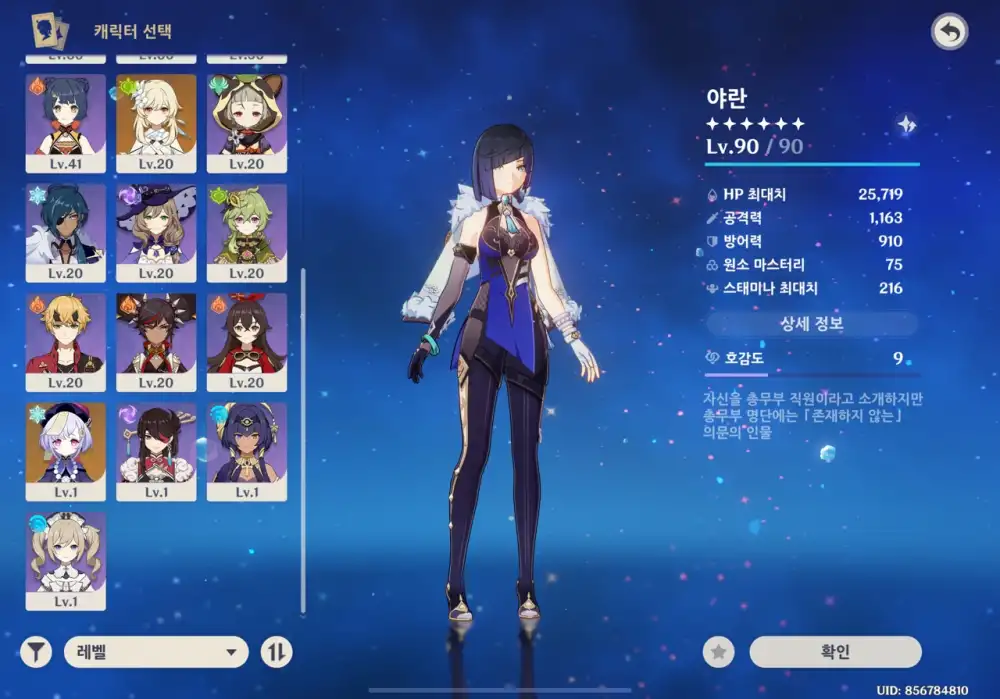This screenshot has width=1000, height=699.
Task: Toggle the sort order arrows button
Action: [277, 653]
